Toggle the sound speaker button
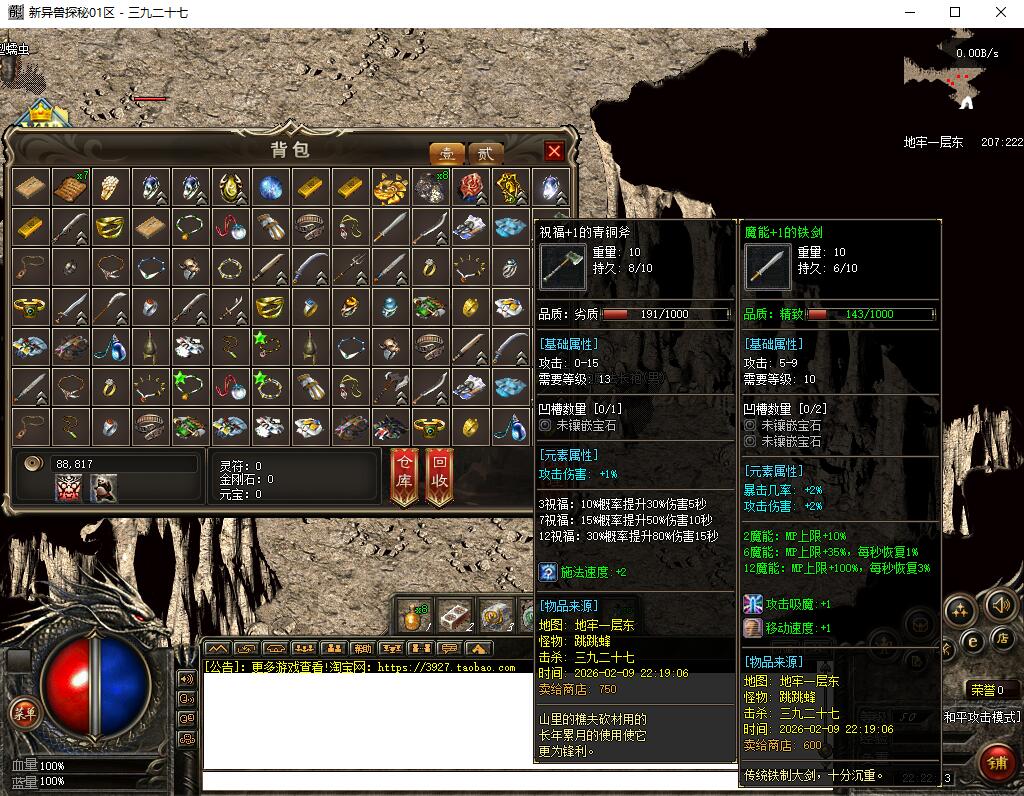Screen dimensions: 1024x796 pos(1001,605)
